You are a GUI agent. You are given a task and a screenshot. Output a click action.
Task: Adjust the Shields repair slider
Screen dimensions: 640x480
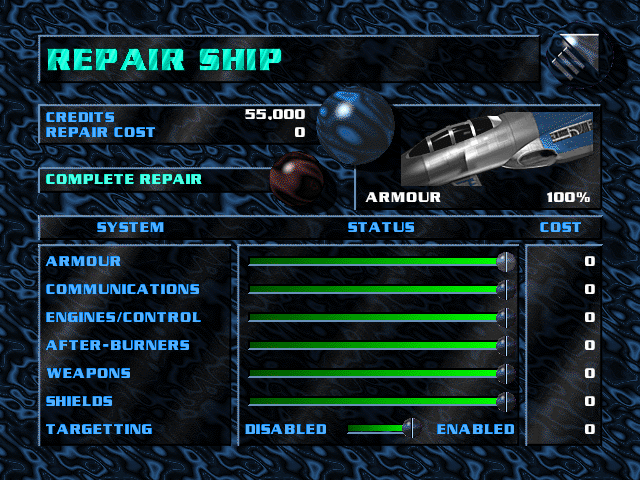point(505,402)
